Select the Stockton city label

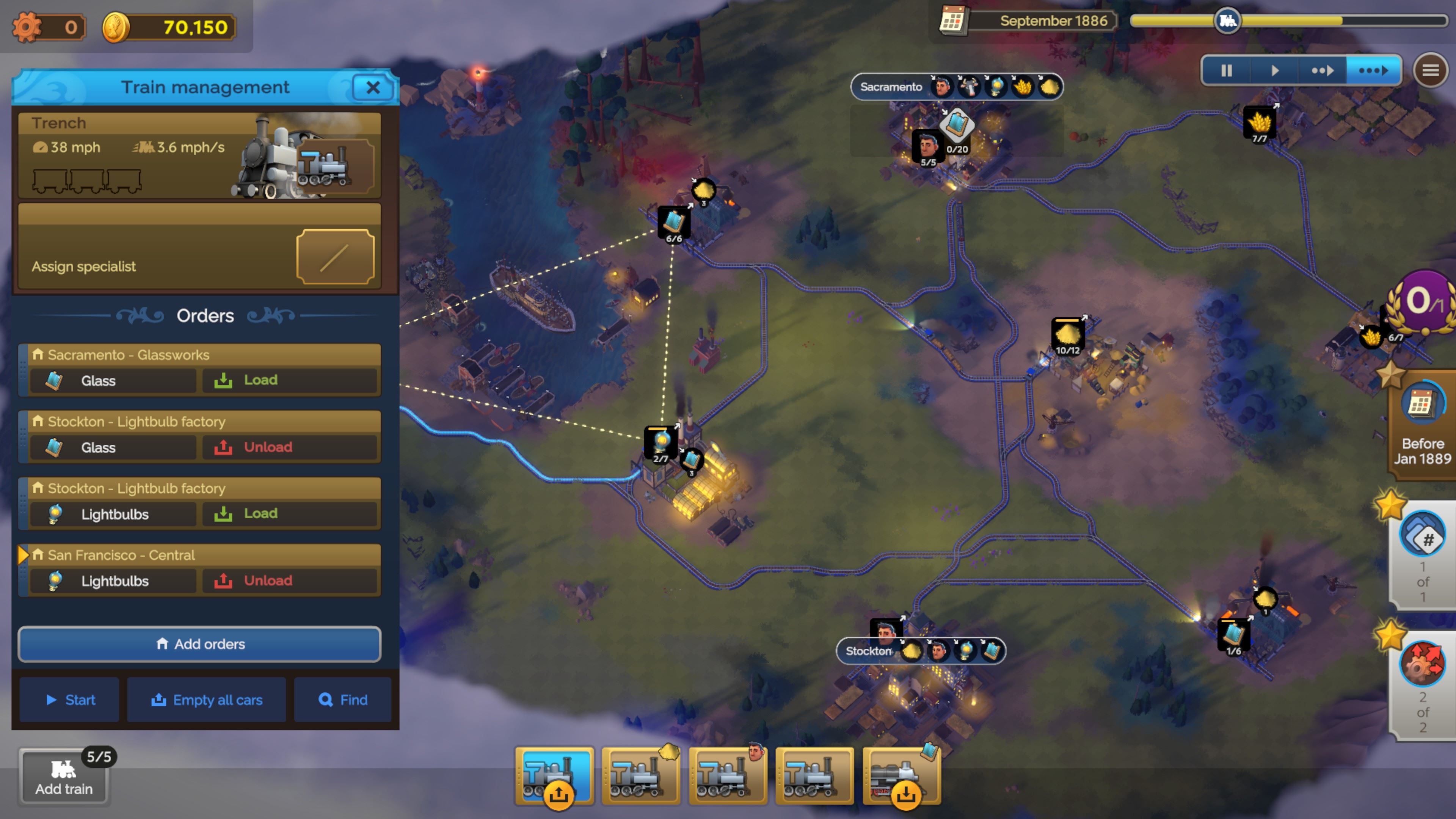868,651
